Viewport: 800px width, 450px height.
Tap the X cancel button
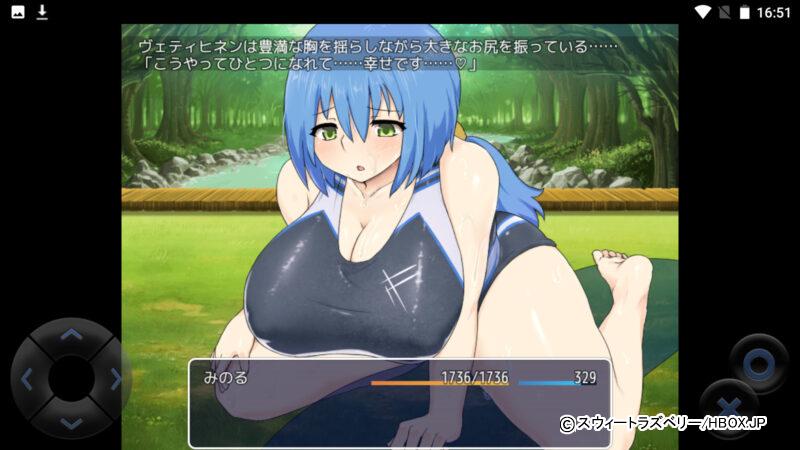coord(728,408)
